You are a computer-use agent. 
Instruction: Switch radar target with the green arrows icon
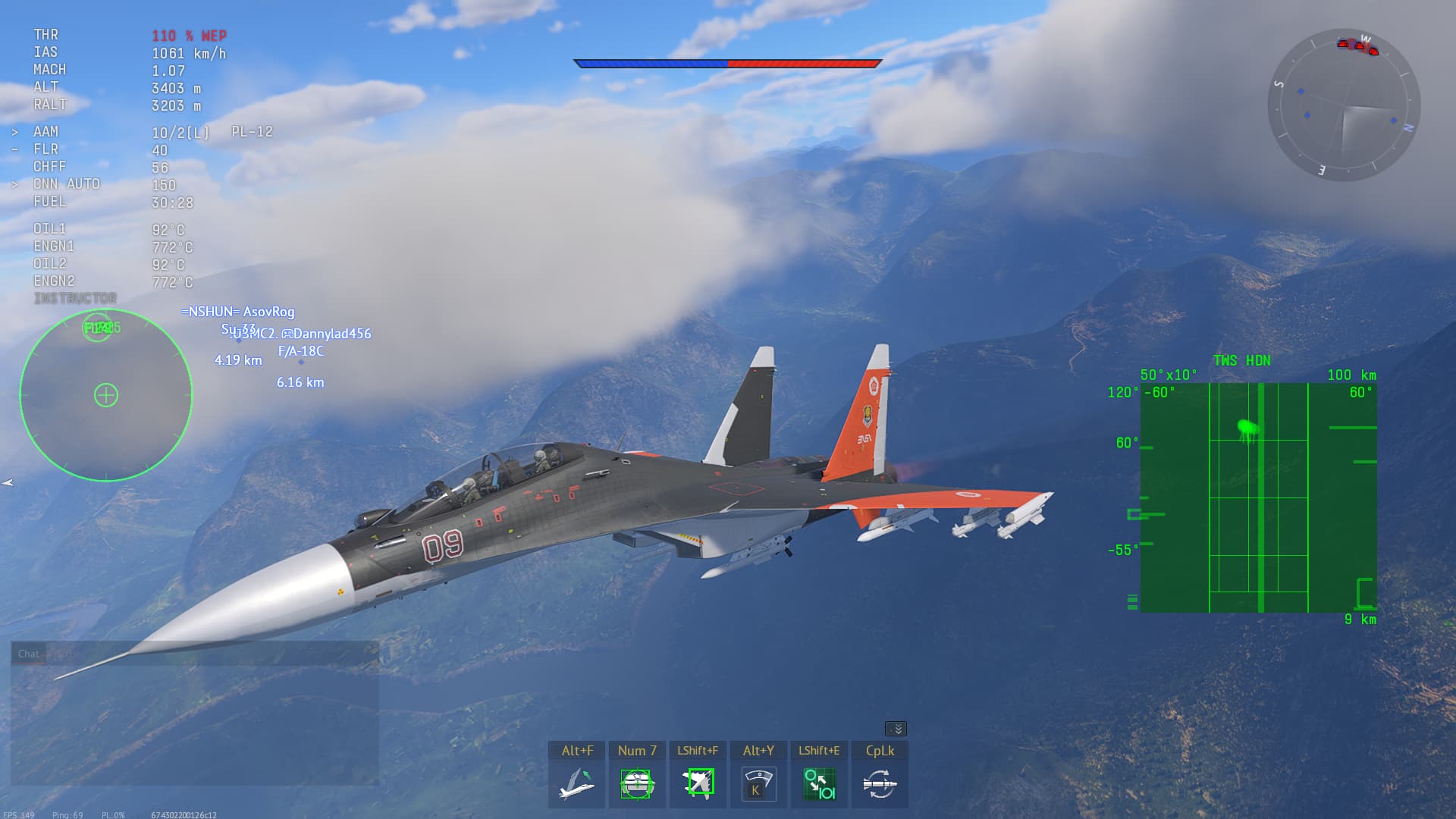click(x=819, y=783)
